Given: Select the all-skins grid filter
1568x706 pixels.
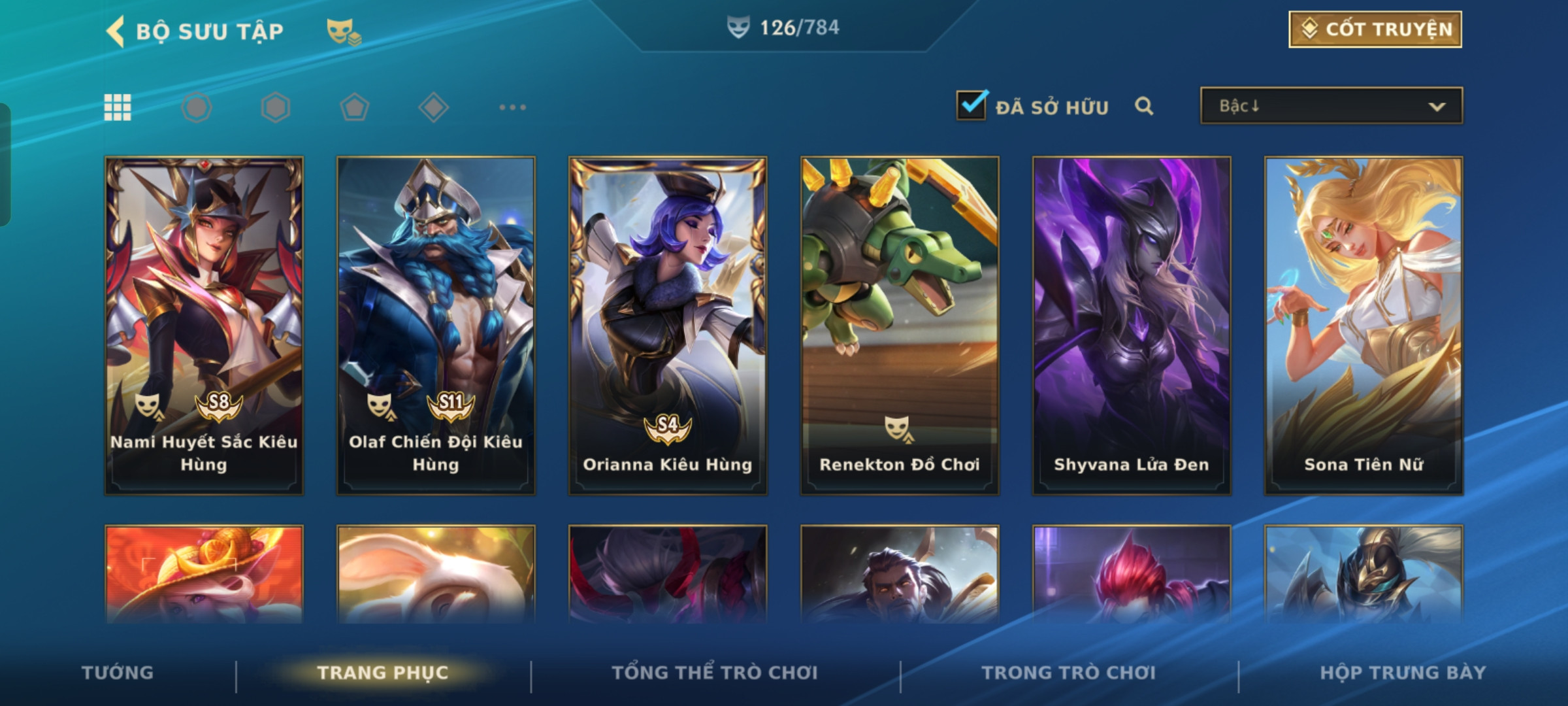Looking at the screenshot, I should (118, 107).
